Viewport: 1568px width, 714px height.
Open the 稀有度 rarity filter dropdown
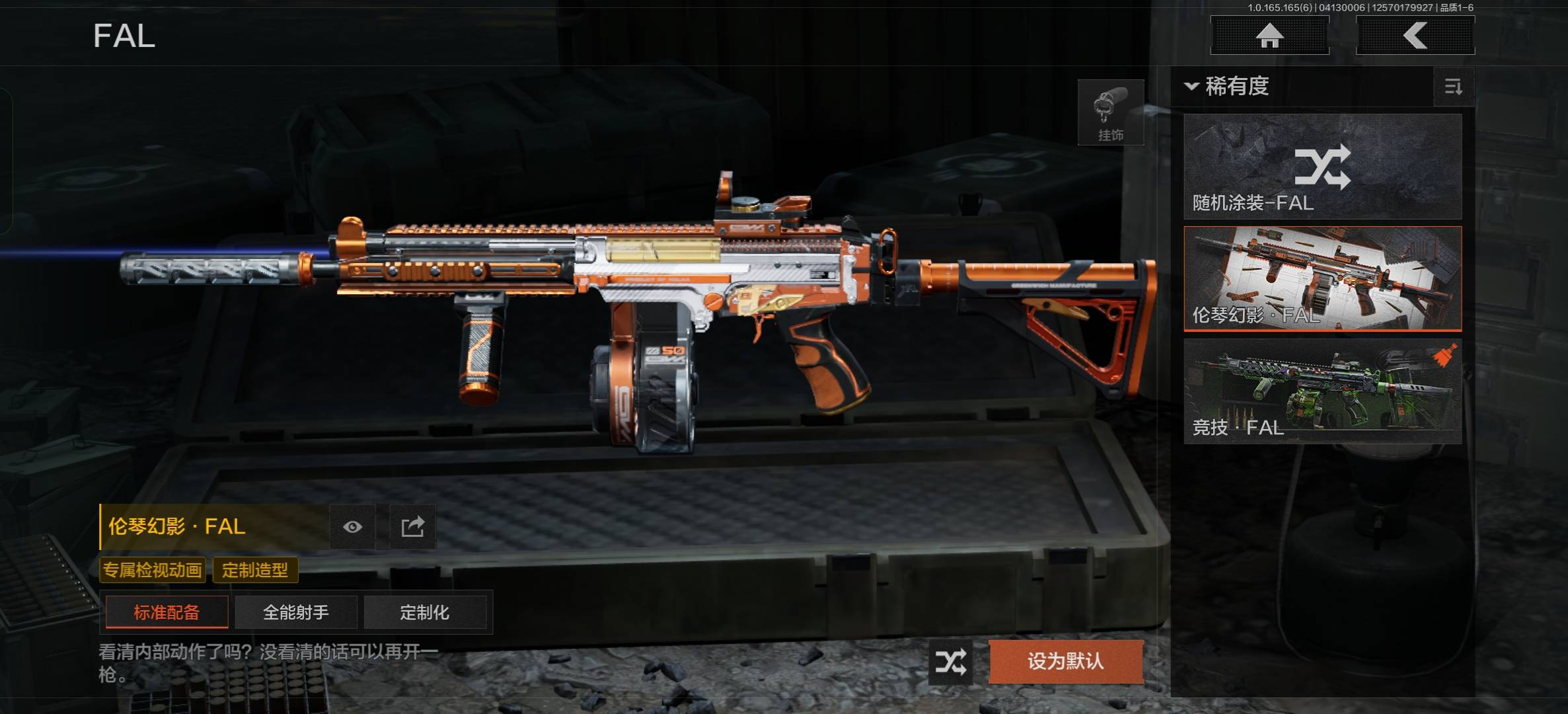[1228, 86]
